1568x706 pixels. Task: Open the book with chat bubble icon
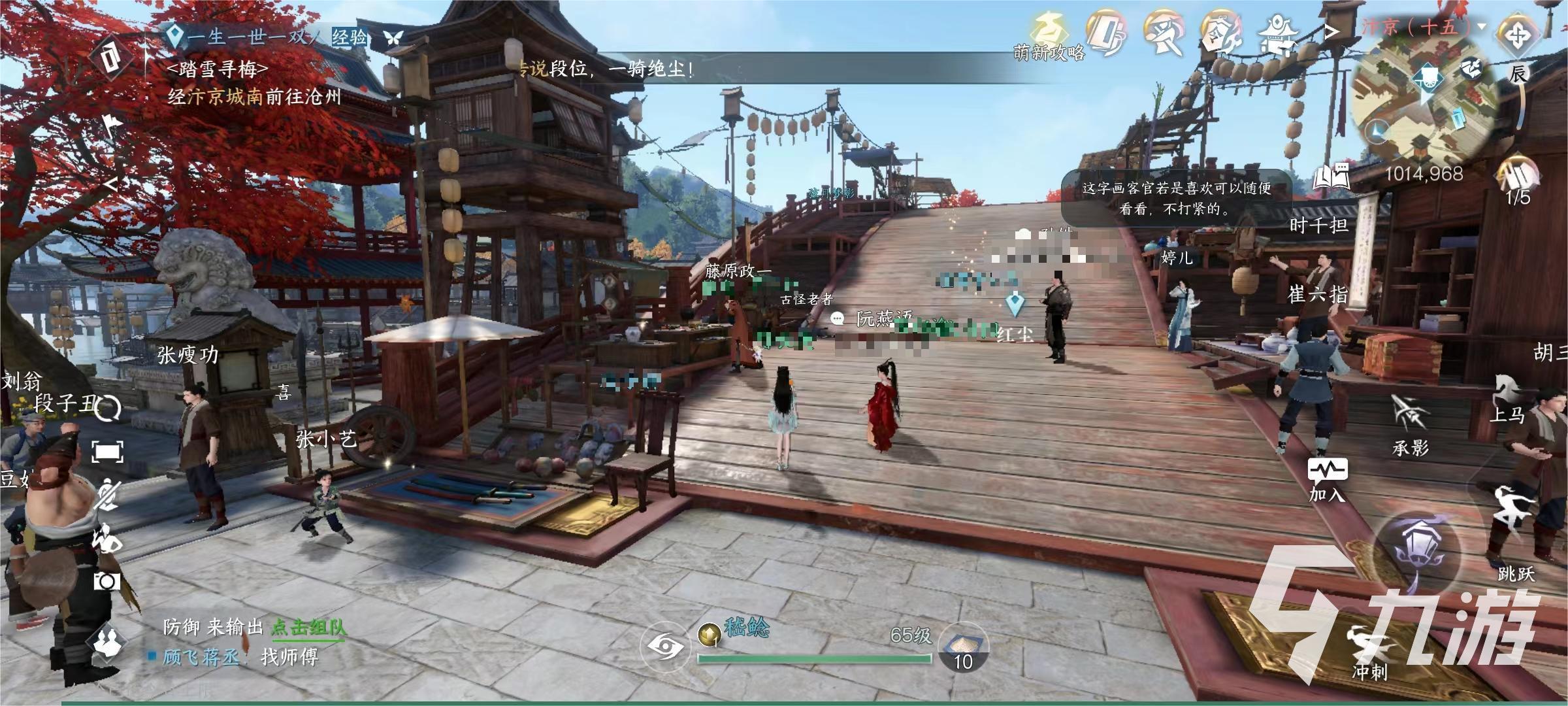[1330, 176]
